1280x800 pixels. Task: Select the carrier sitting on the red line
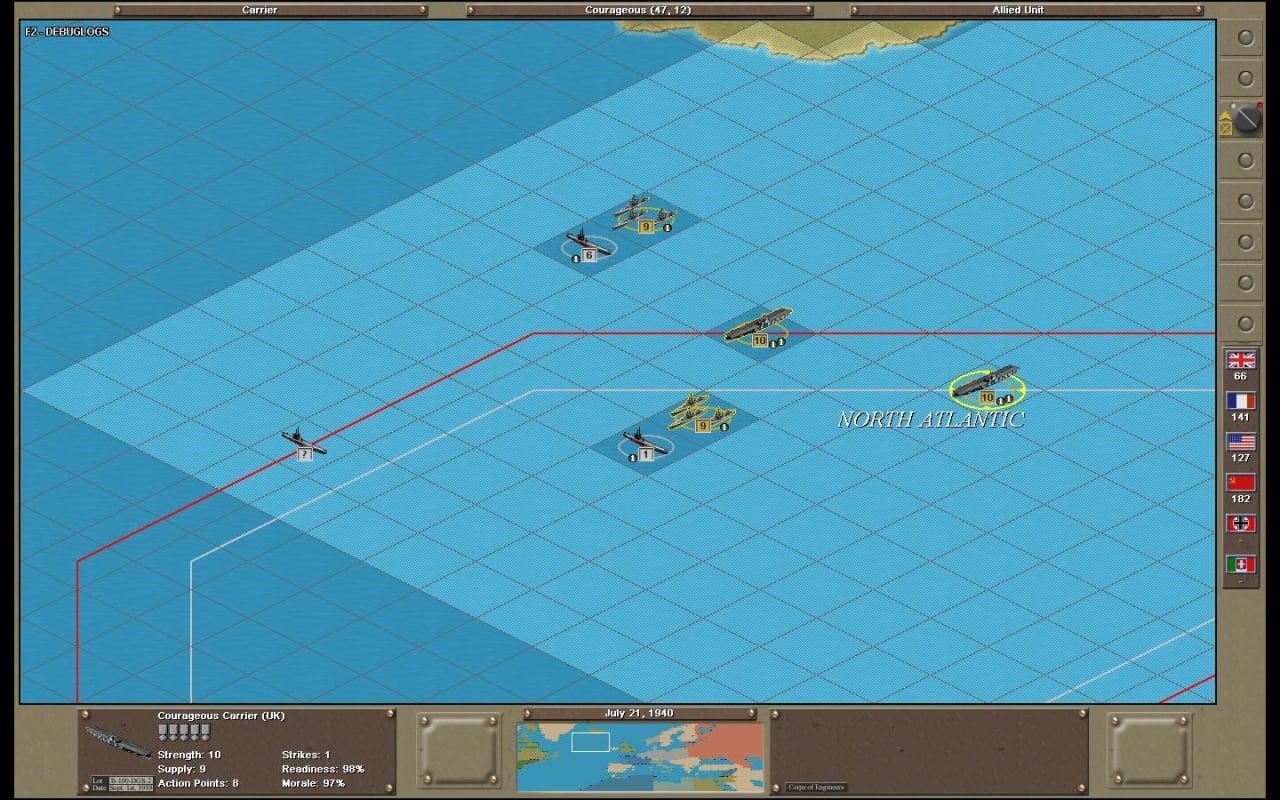pyautogui.click(x=758, y=326)
